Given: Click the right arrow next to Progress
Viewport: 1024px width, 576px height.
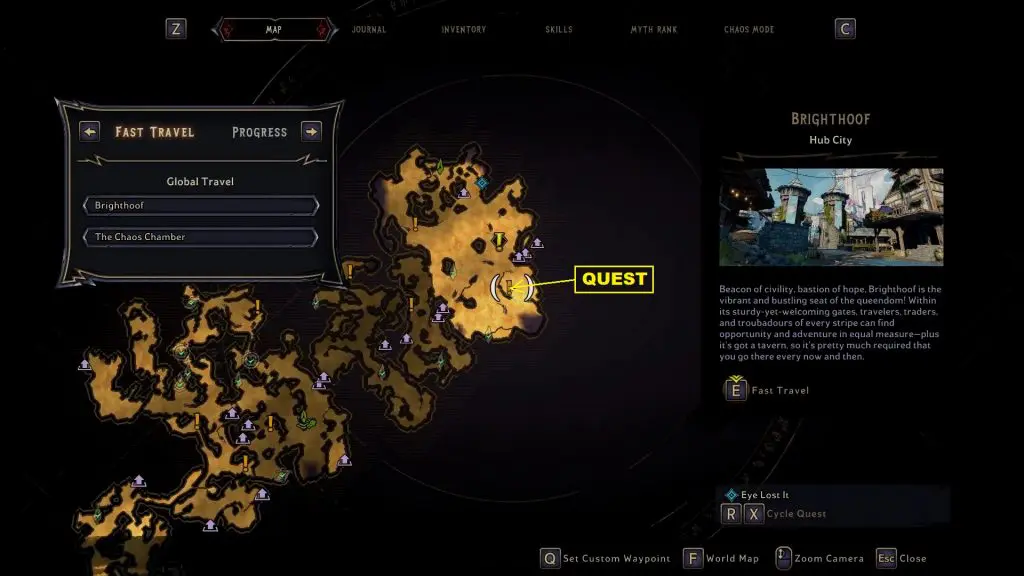Looking at the screenshot, I should 311,131.
